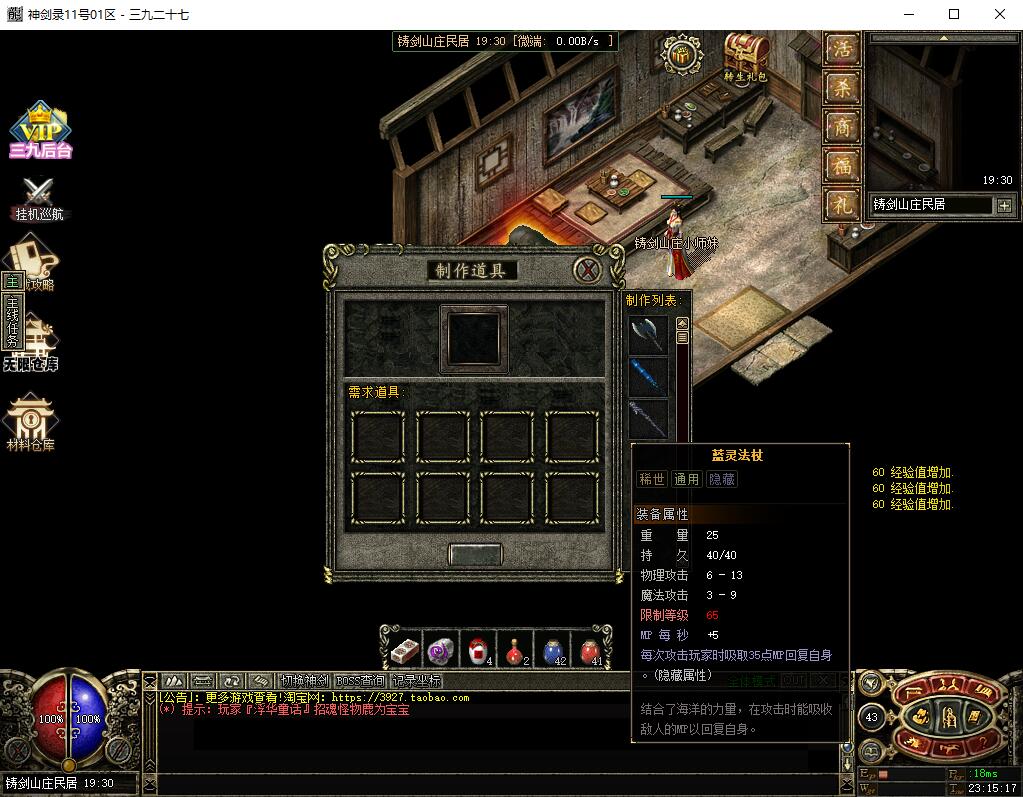Image resolution: width=1023 pixels, height=797 pixels.
Task: Use the mahjong tile item in hotbar
Action: [x=404, y=650]
